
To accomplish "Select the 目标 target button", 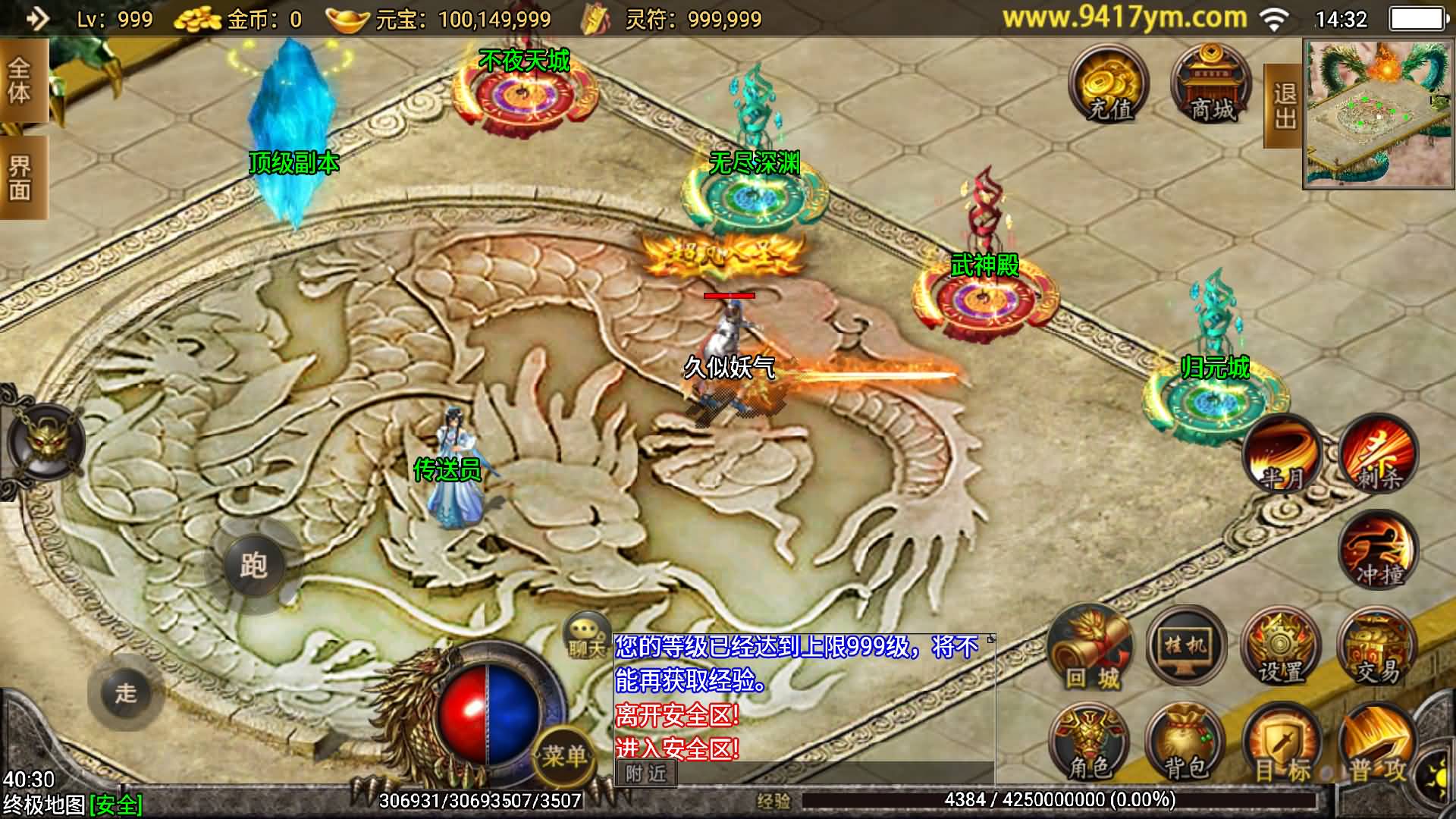I will click(x=1282, y=746).
